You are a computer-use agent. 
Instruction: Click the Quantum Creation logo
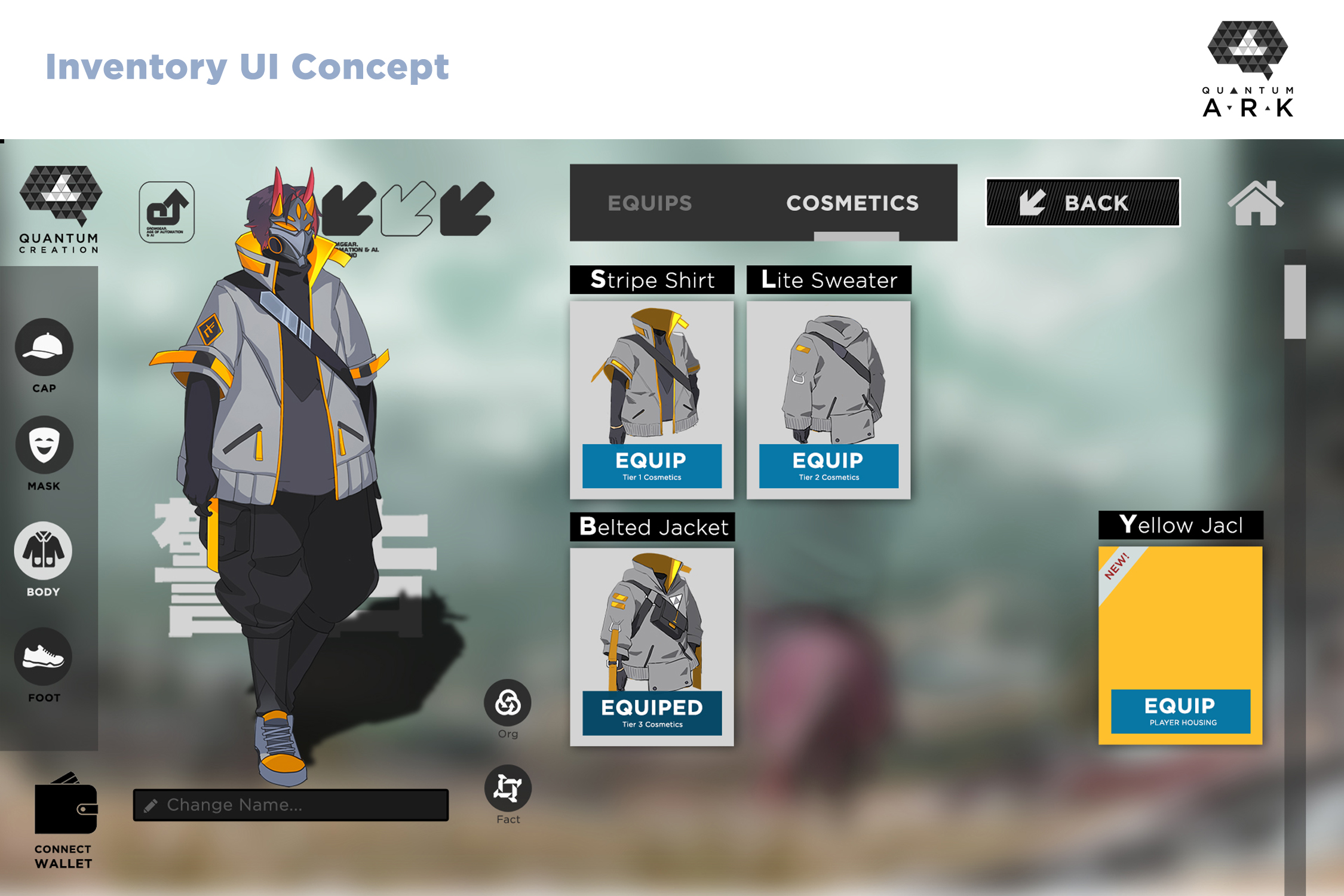click(x=60, y=209)
